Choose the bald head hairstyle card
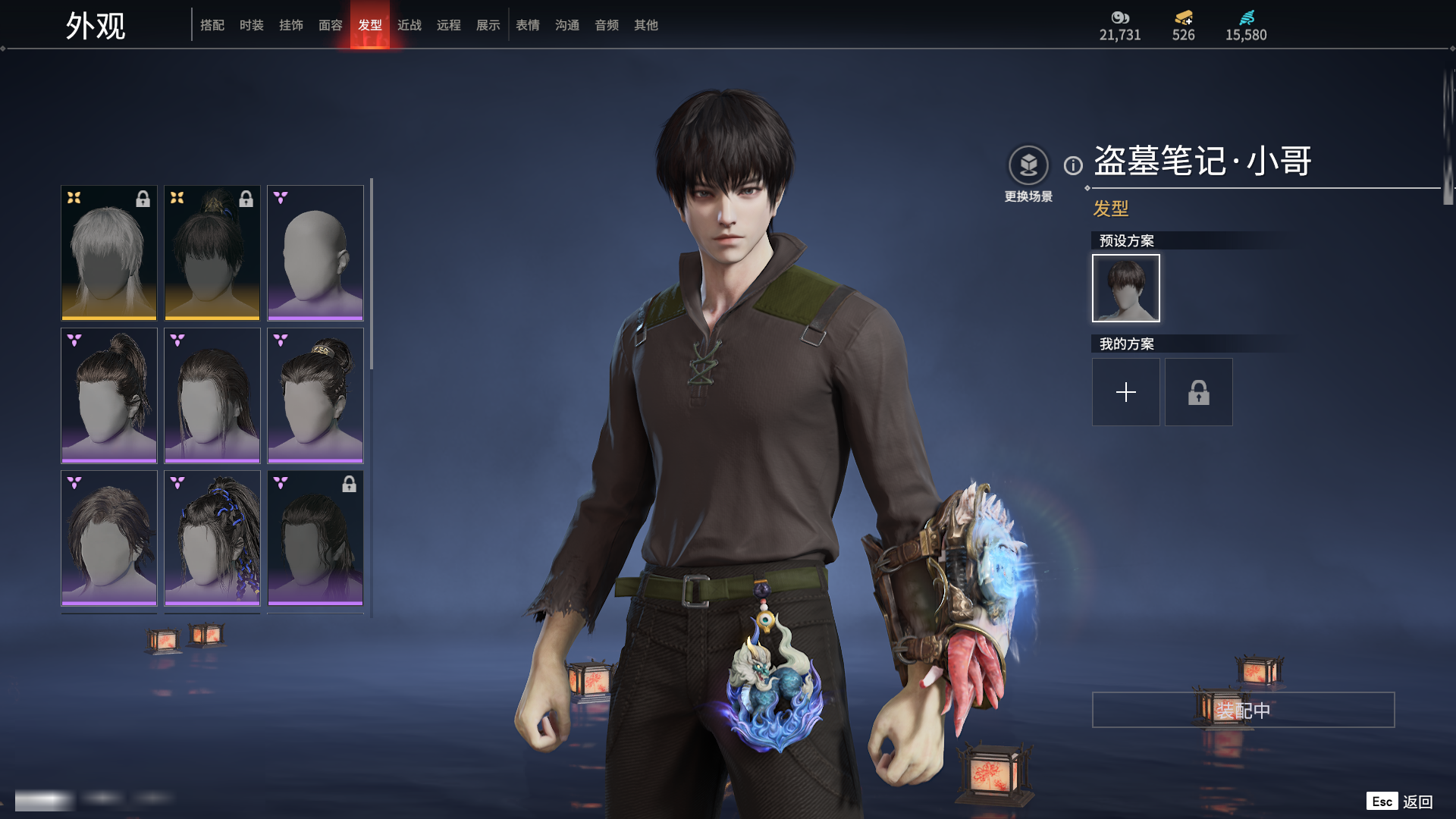The width and height of the screenshot is (1456, 819). [315, 253]
